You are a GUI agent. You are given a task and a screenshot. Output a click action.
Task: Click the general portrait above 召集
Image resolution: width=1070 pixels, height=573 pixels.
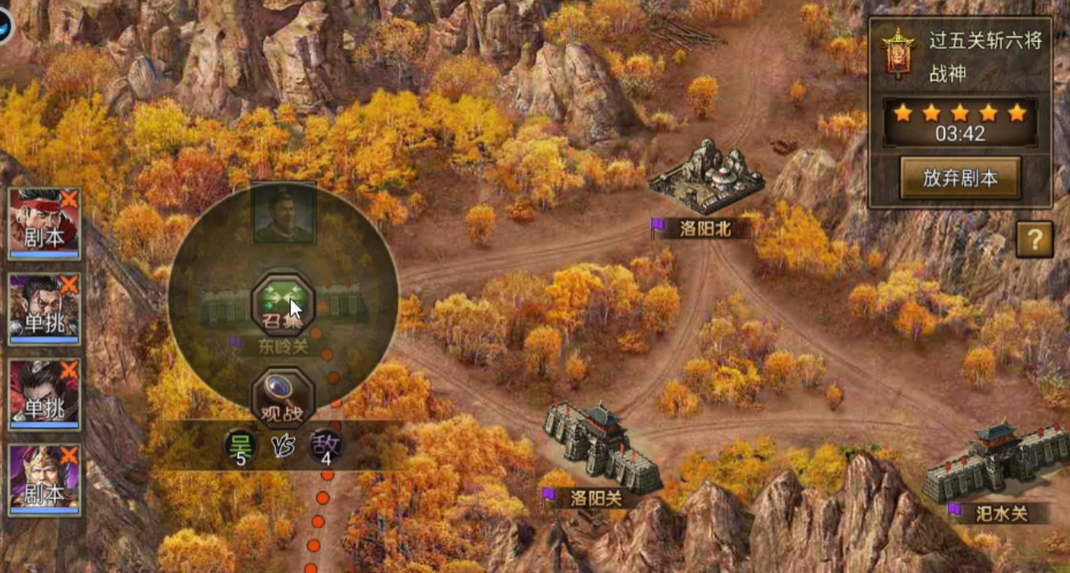tap(284, 213)
